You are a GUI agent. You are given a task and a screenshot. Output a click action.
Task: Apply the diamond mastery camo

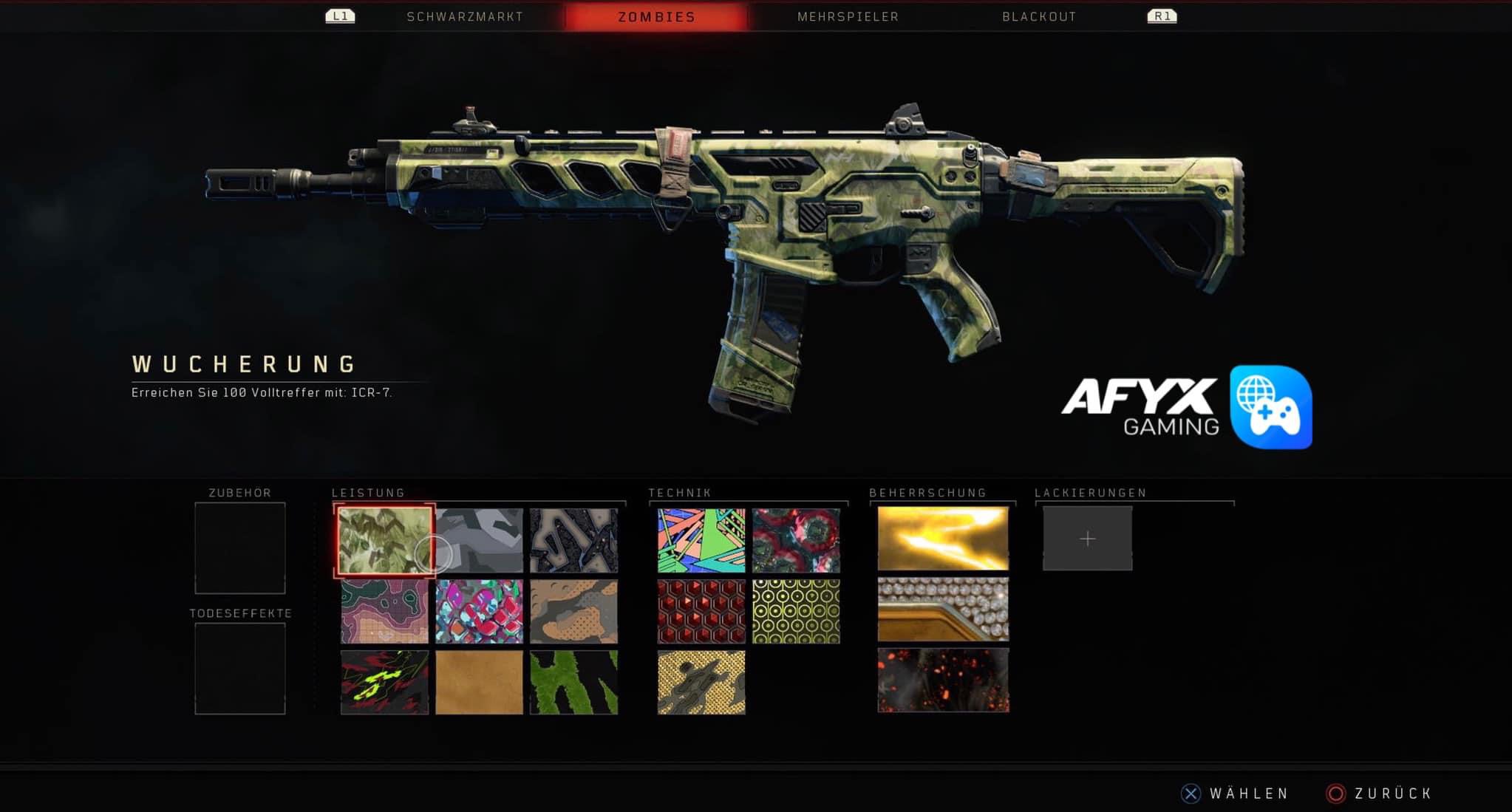click(x=943, y=609)
